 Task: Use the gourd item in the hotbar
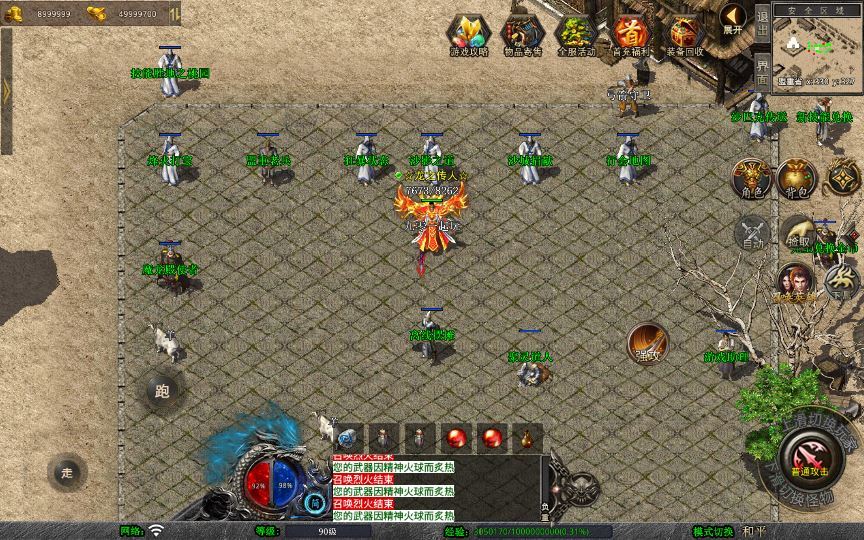[526, 438]
